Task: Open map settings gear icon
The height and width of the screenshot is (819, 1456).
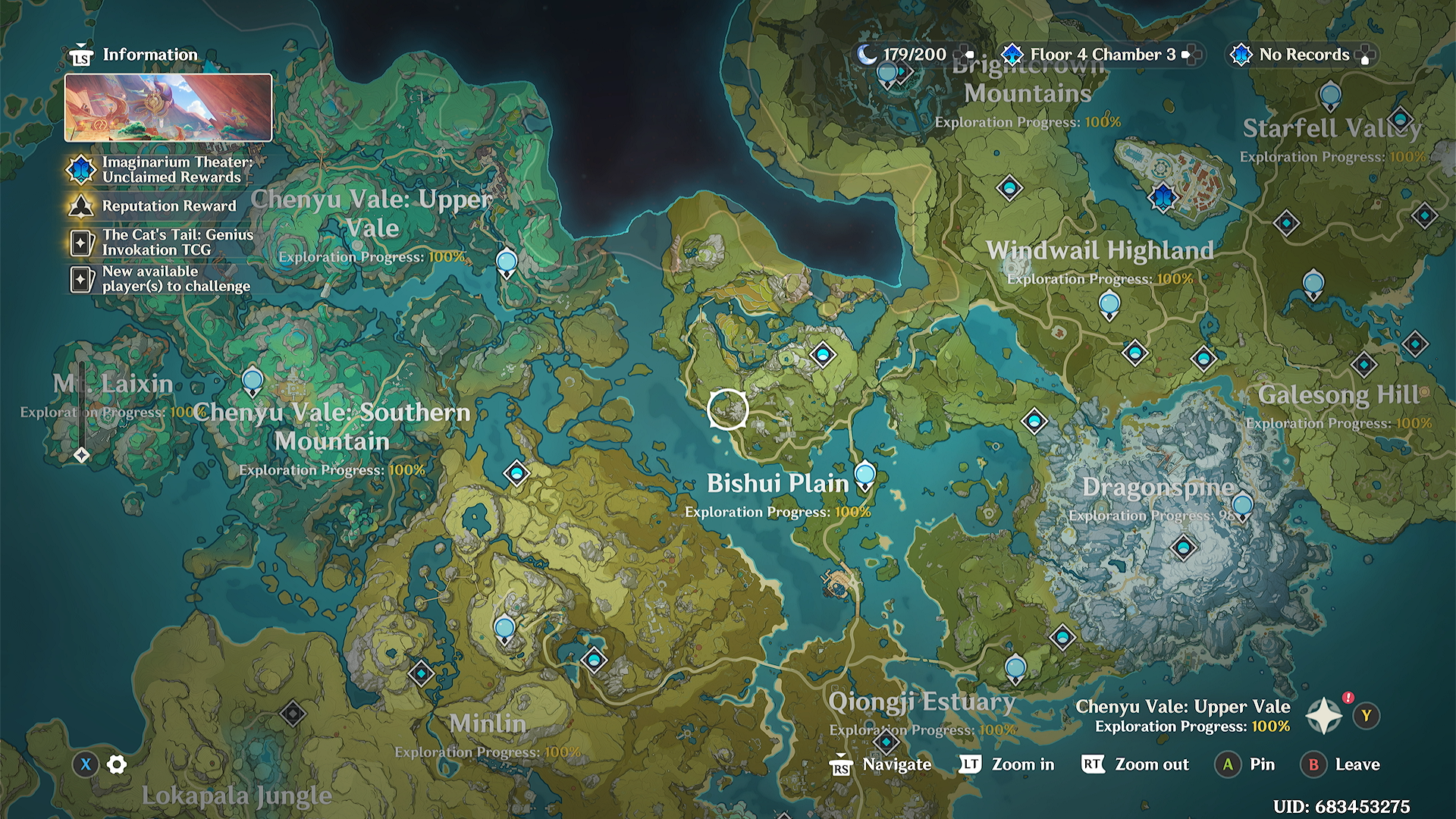Action: pos(117,764)
